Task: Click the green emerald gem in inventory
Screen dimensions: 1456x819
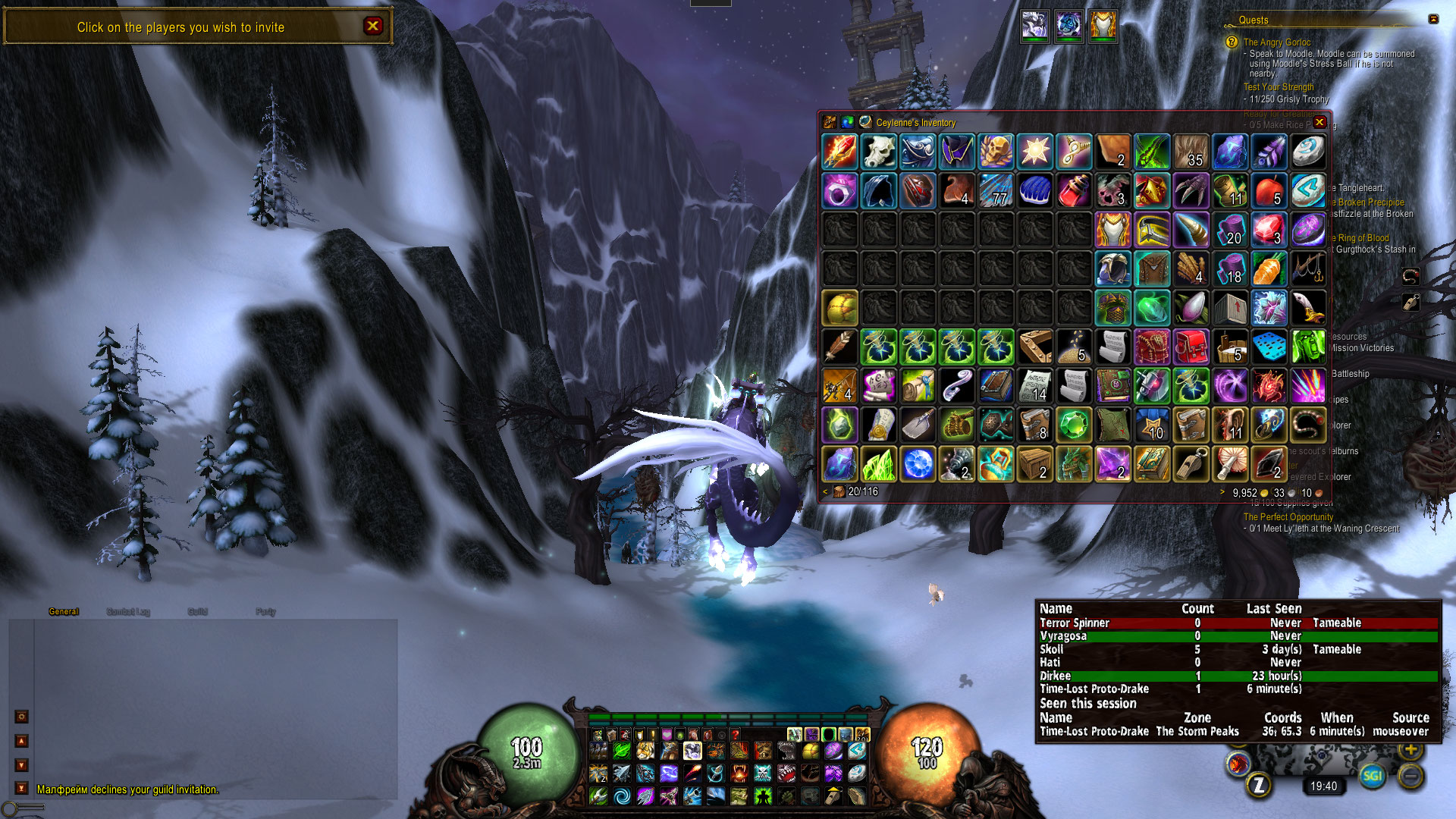Action: 1074,425
